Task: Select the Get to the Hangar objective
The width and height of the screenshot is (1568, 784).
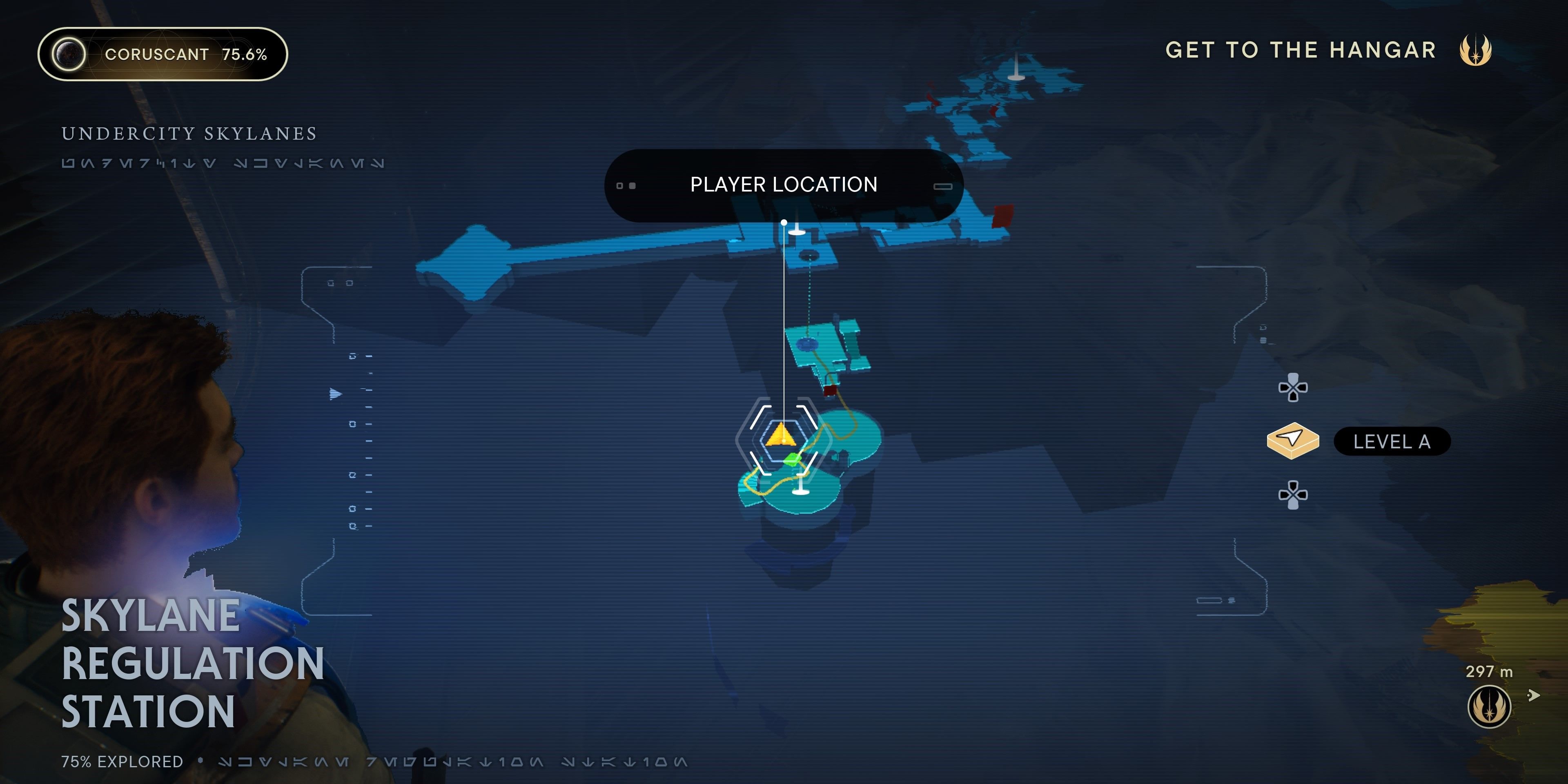Action: pyautogui.click(x=1301, y=50)
